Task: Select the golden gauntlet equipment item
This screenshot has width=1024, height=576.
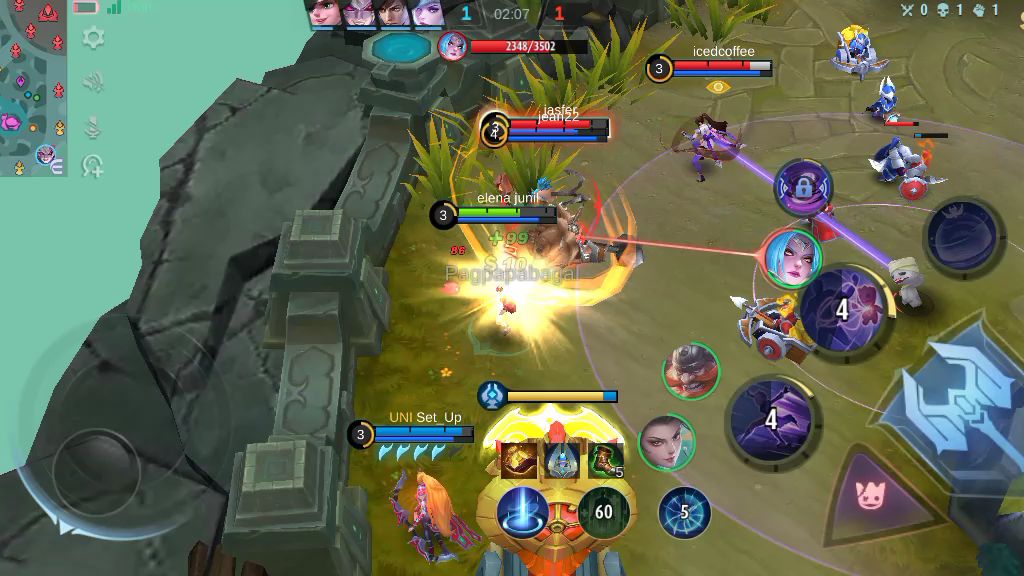Action: tap(518, 459)
